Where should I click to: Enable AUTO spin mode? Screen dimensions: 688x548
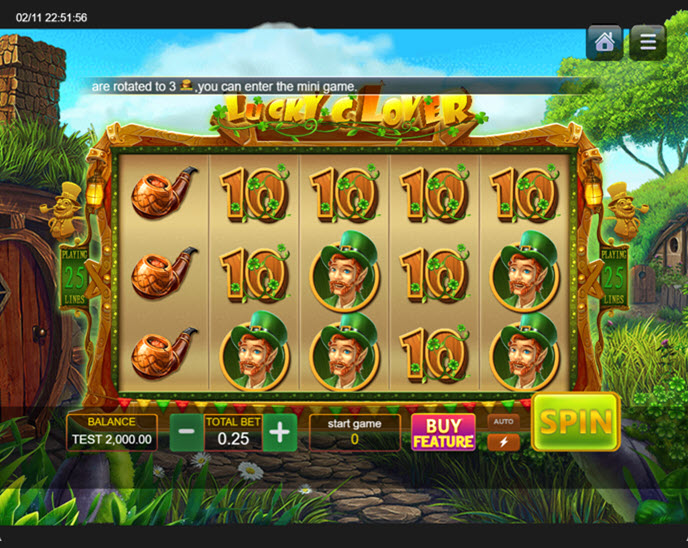(503, 421)
